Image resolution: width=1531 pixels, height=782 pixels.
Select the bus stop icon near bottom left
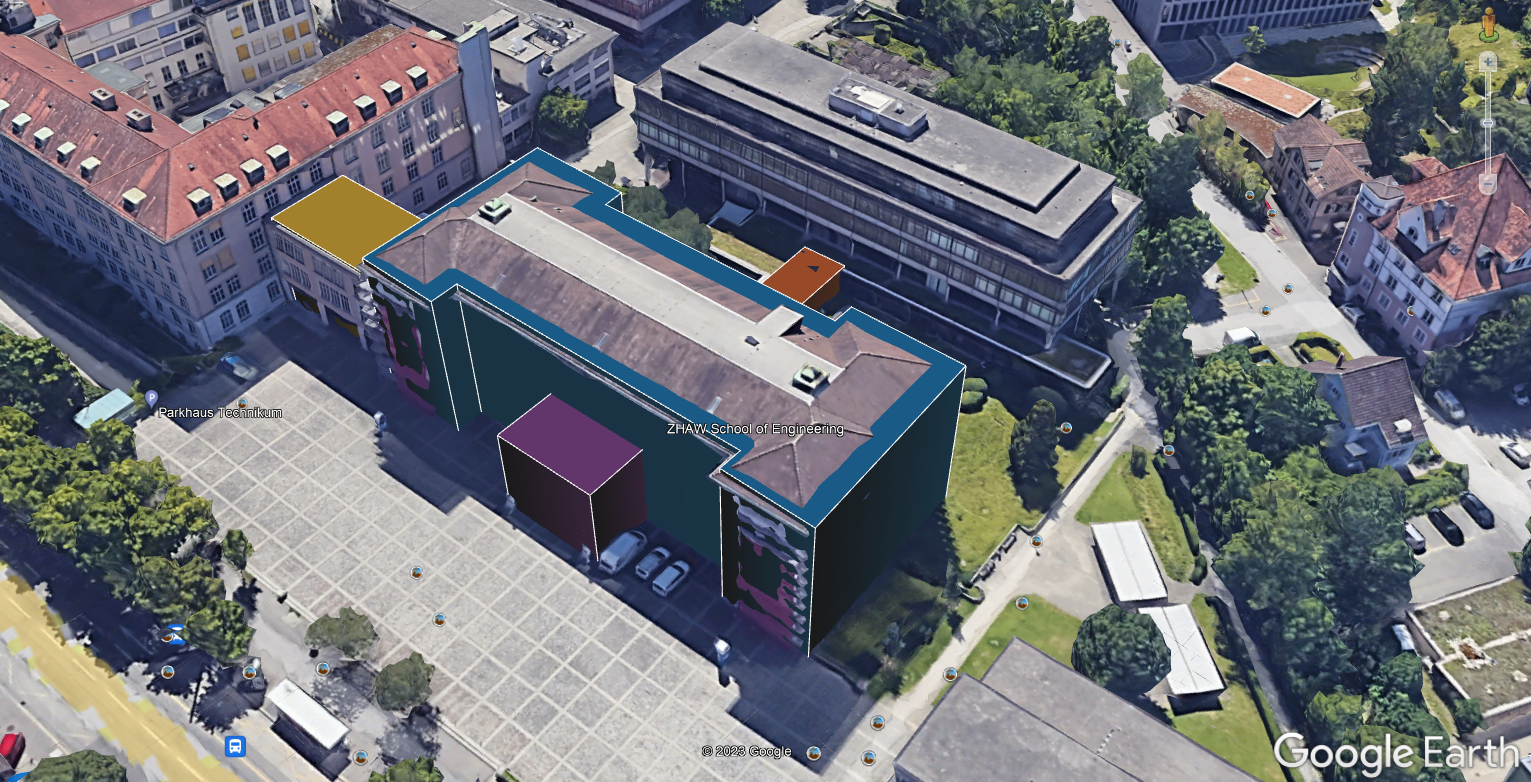(236, 746)
